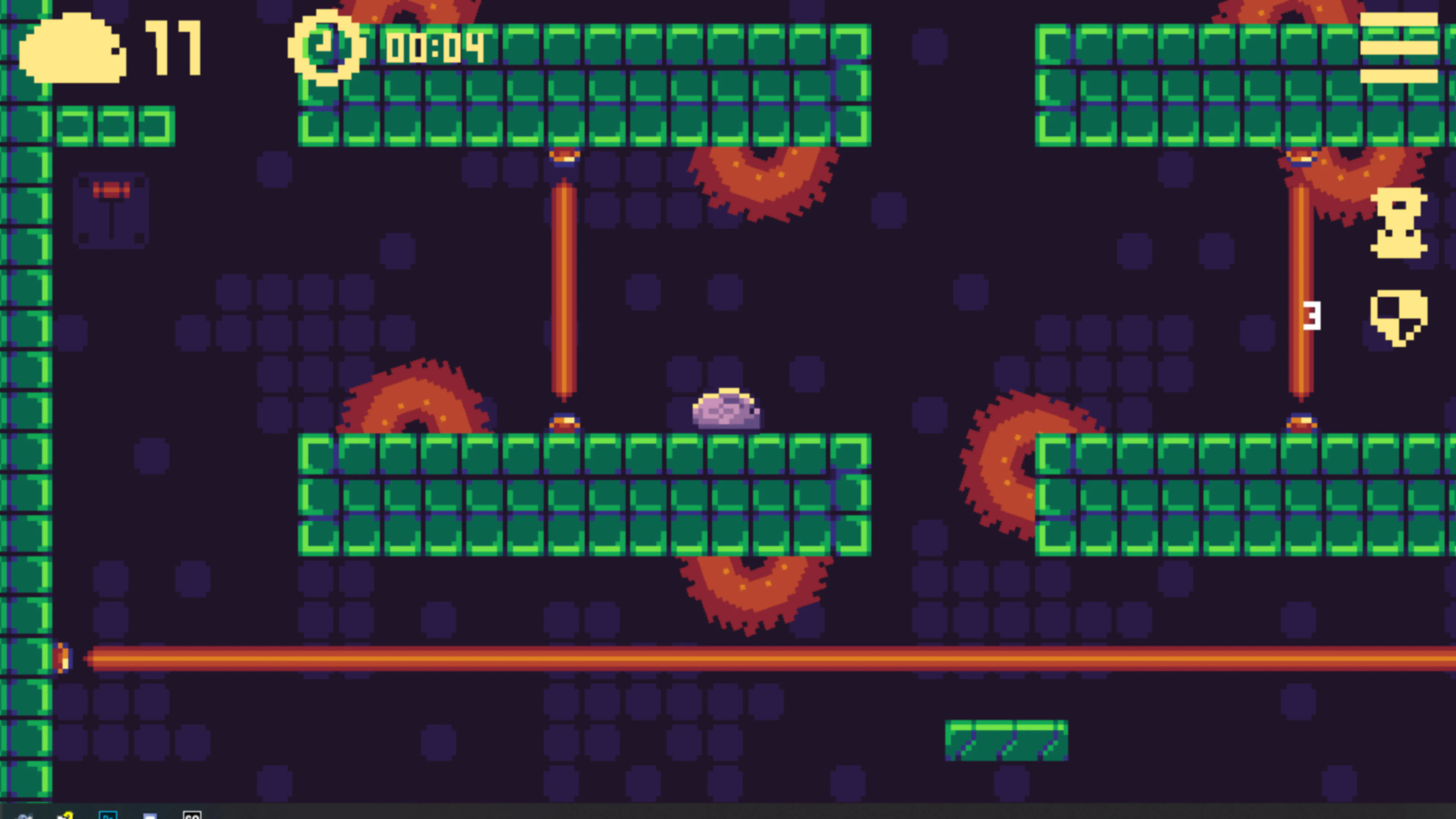Click the TNT crate beside the left wall
This screenshot has width=1456, height=819.
111,212
